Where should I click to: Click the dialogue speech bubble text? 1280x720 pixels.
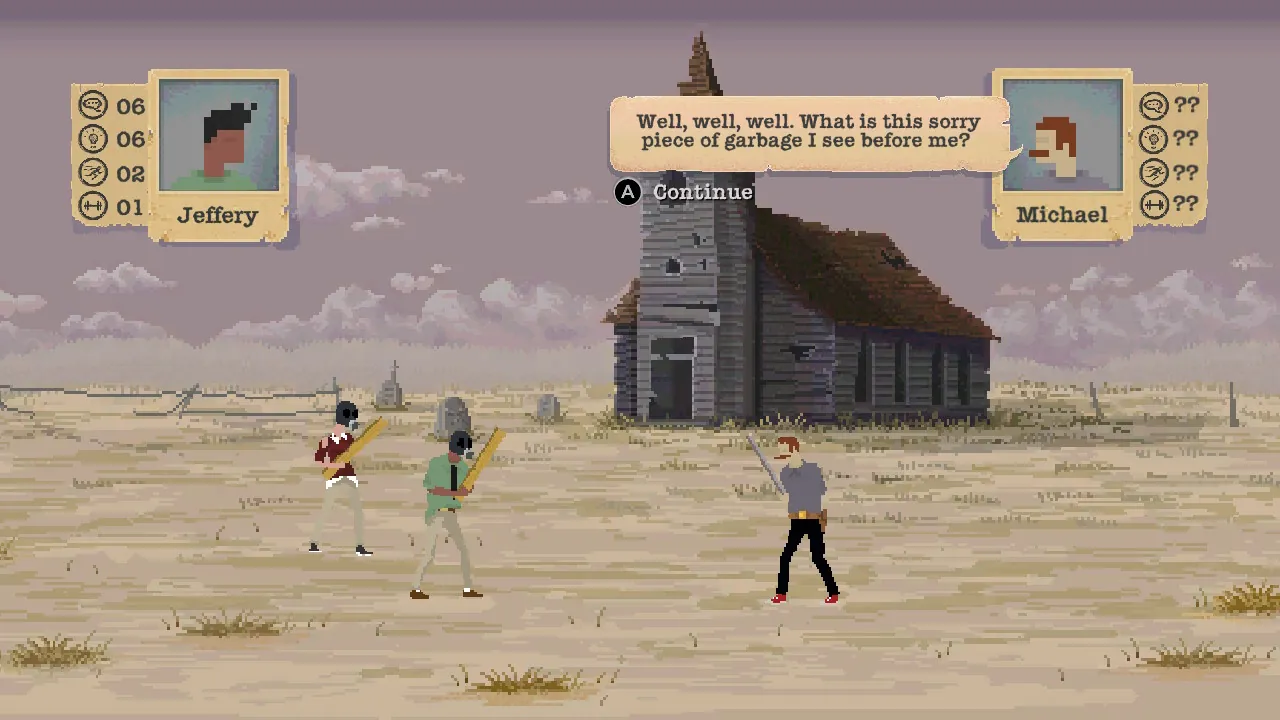(x=807, y=131)
